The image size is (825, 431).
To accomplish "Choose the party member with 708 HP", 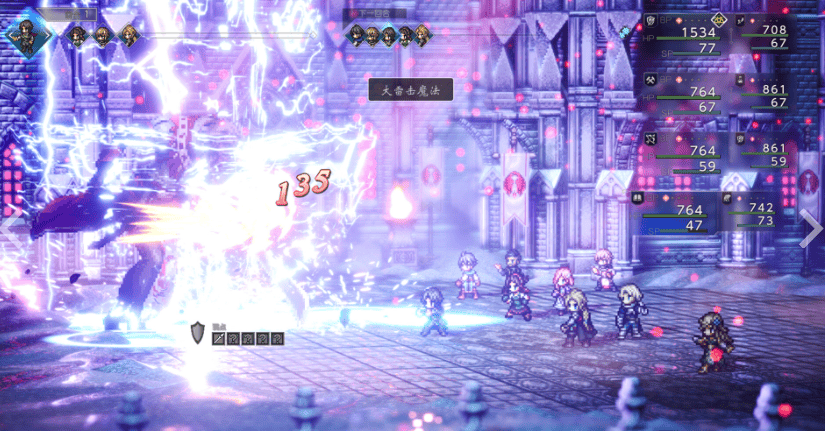I will coord(775,33).
